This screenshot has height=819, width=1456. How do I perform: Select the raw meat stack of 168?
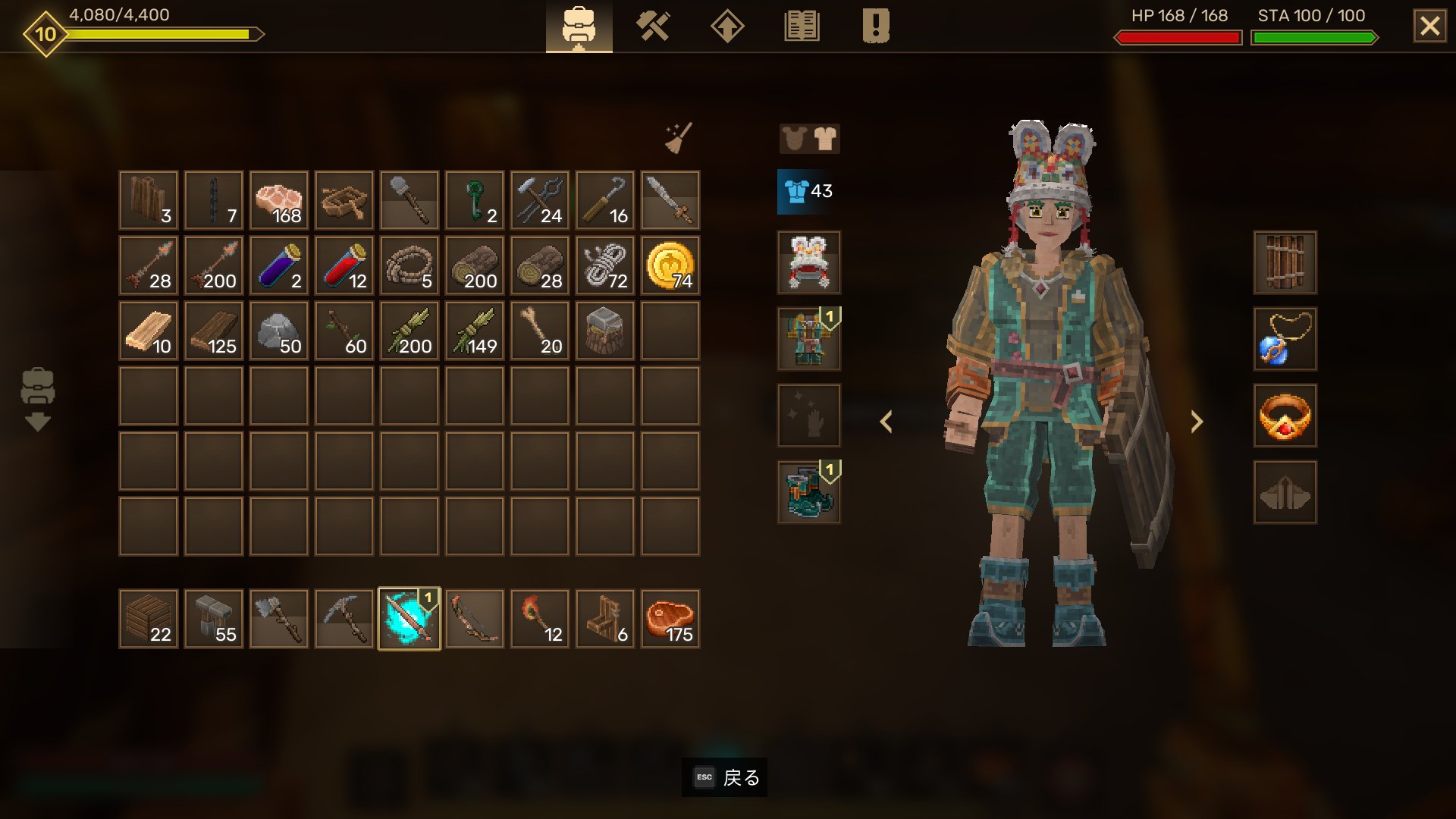[x=279, y=200]
